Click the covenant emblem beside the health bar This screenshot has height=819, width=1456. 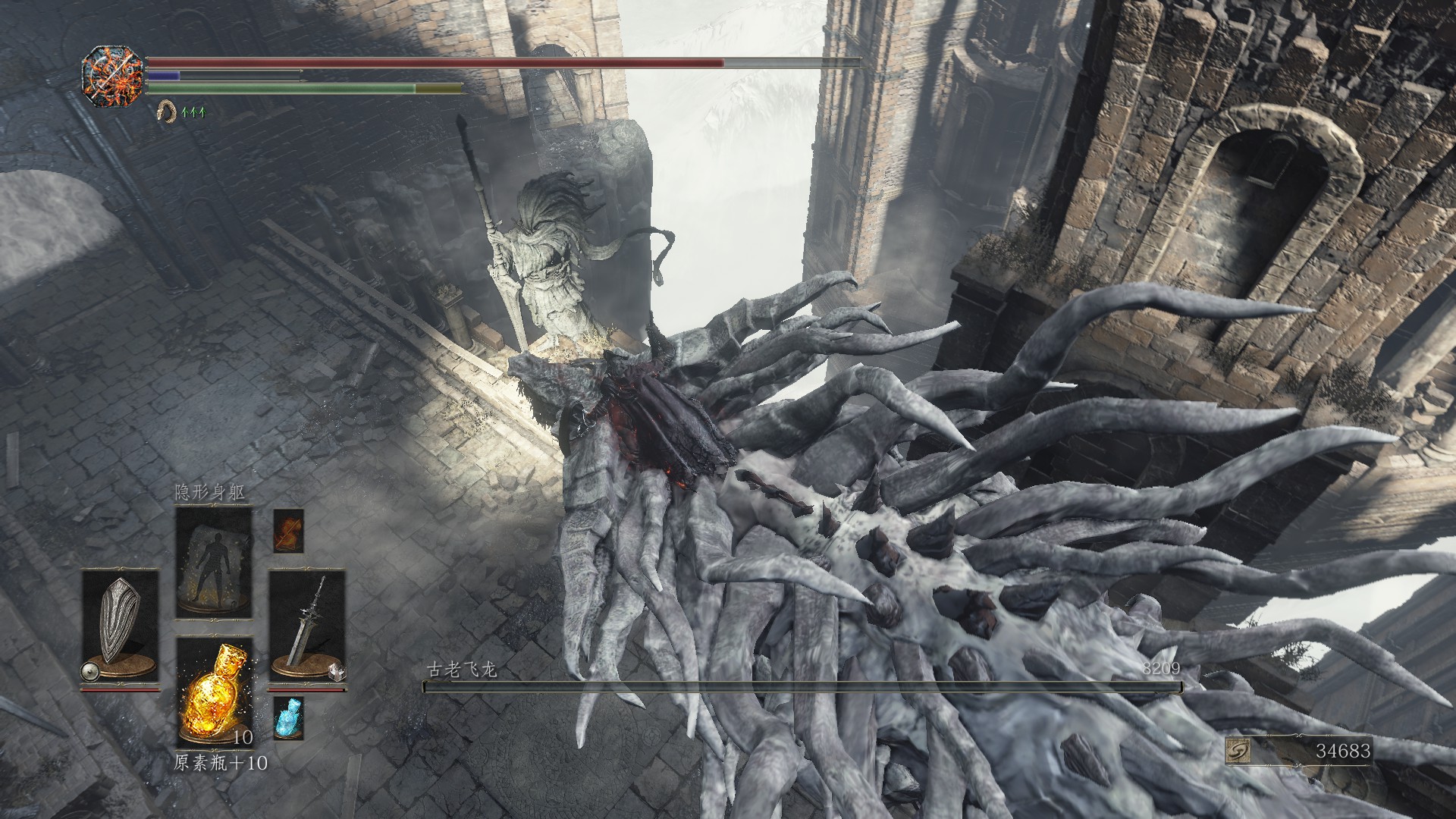pyautogui.click(x=112, y=77)
